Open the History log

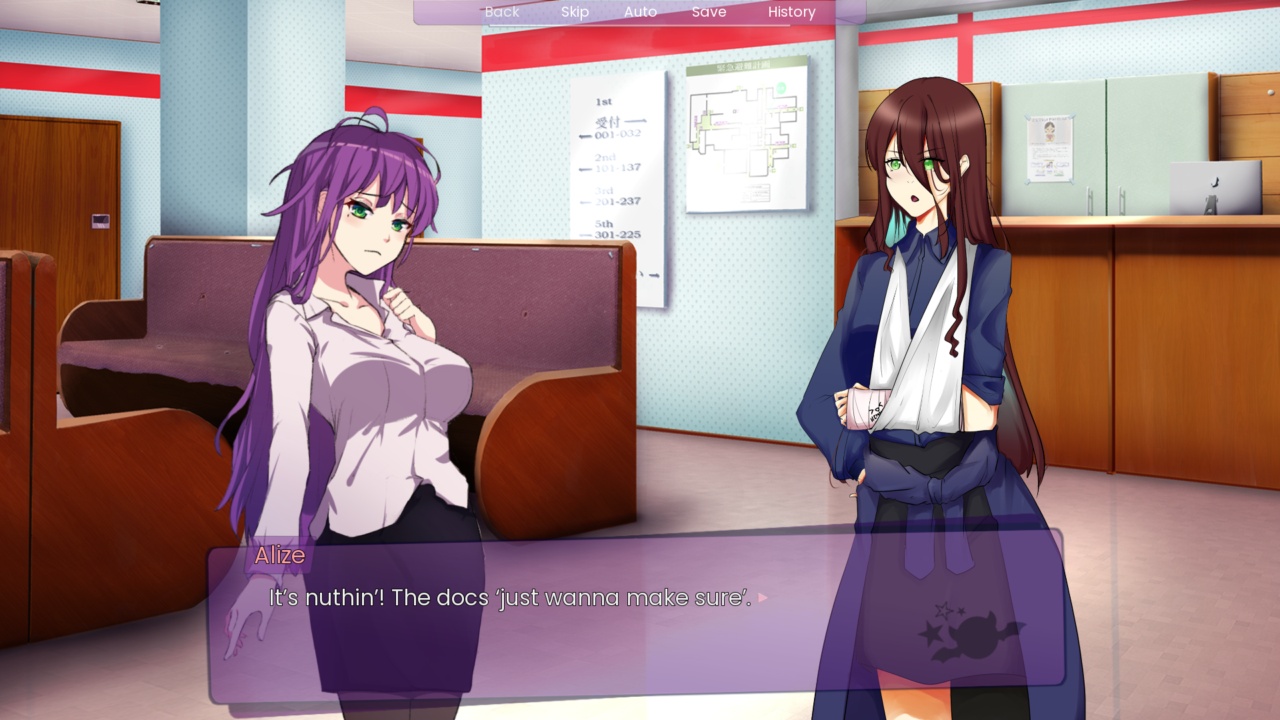(x=790, y=11)
